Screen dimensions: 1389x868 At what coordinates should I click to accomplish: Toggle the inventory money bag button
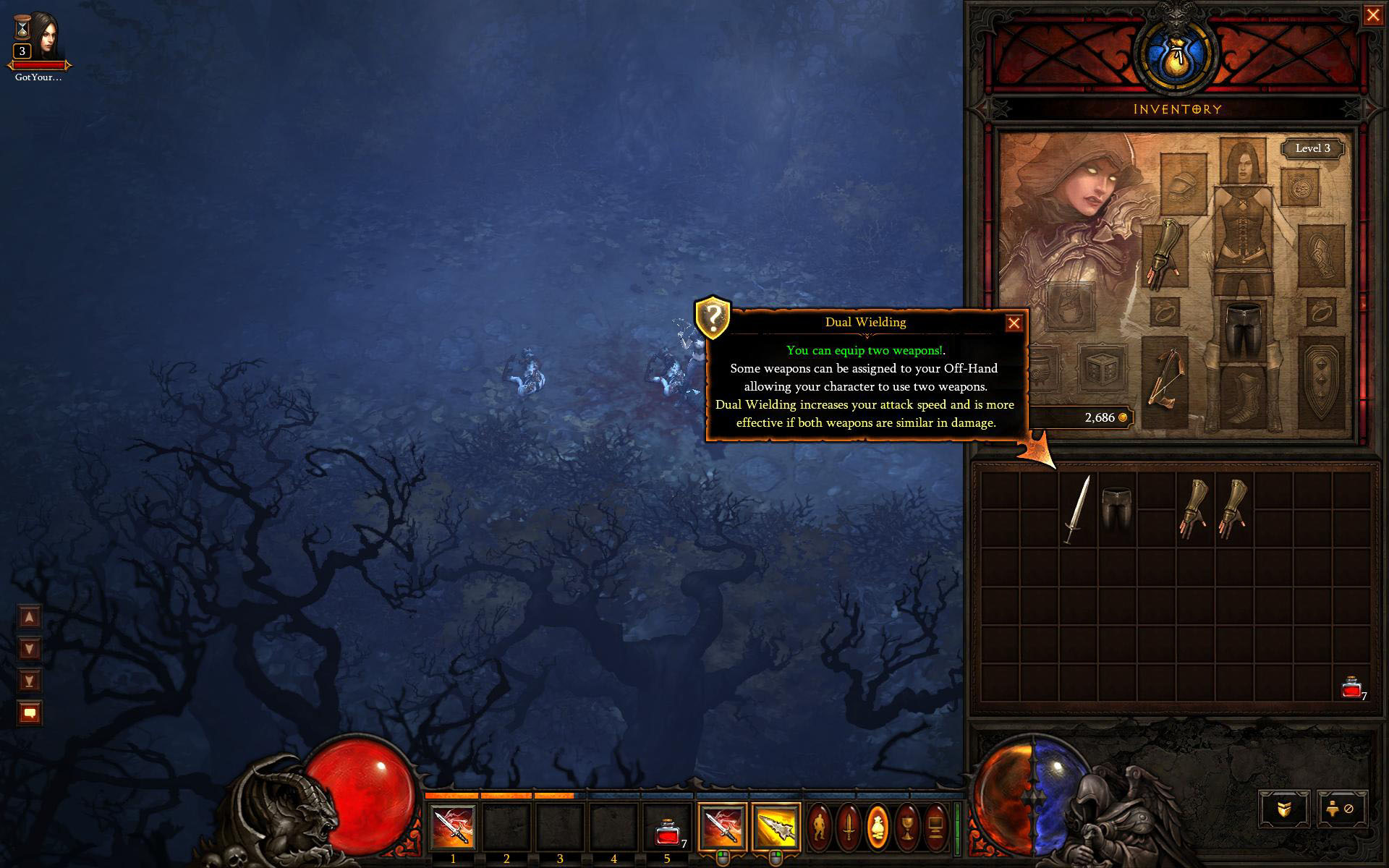point(877,827)
